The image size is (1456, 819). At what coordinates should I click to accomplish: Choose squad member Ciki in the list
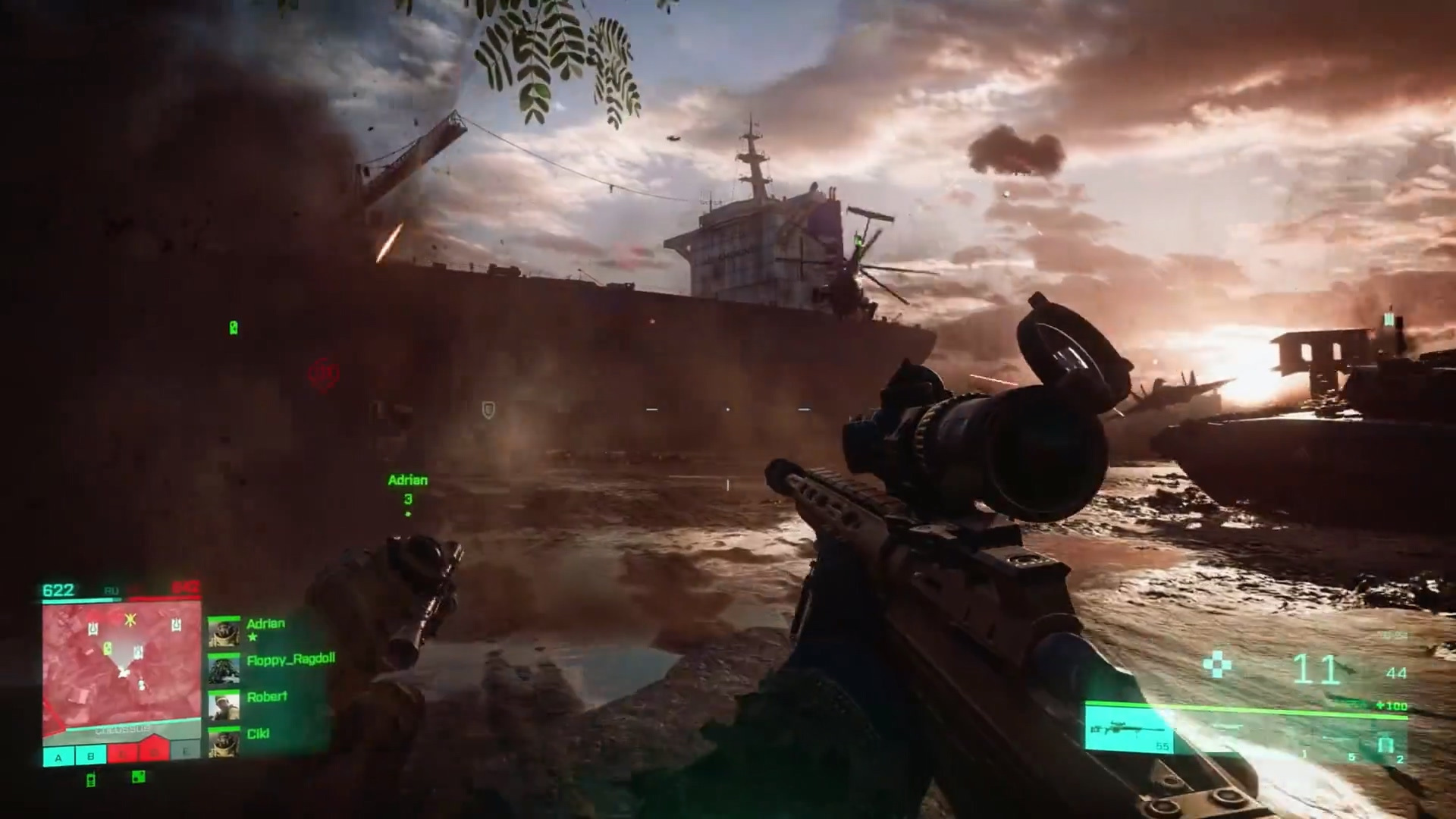(x=258, y=733)
